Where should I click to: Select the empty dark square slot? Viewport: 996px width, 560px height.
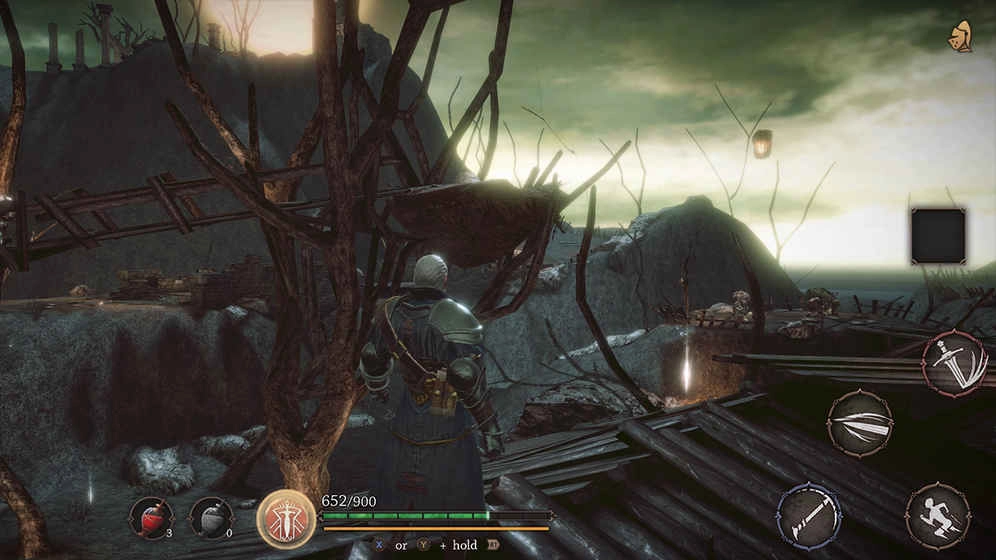(x=938, y=236)
